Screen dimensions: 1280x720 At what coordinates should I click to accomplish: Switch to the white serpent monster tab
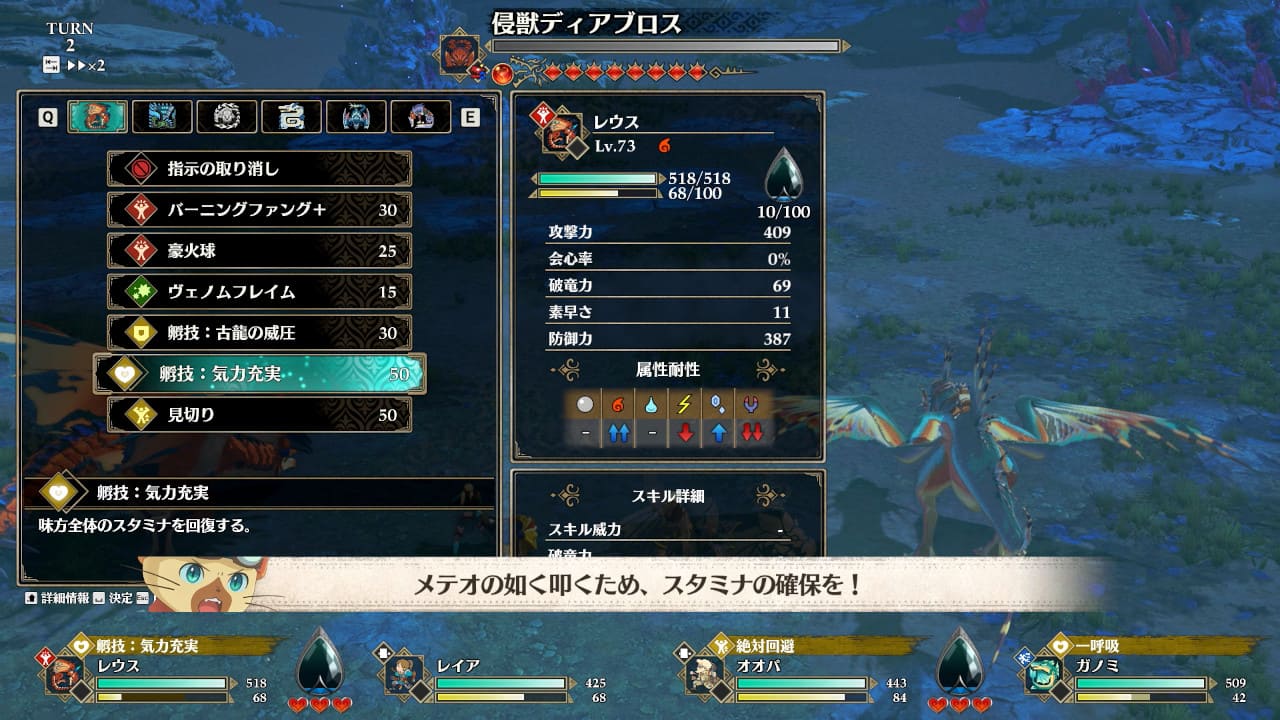point(291,117)
